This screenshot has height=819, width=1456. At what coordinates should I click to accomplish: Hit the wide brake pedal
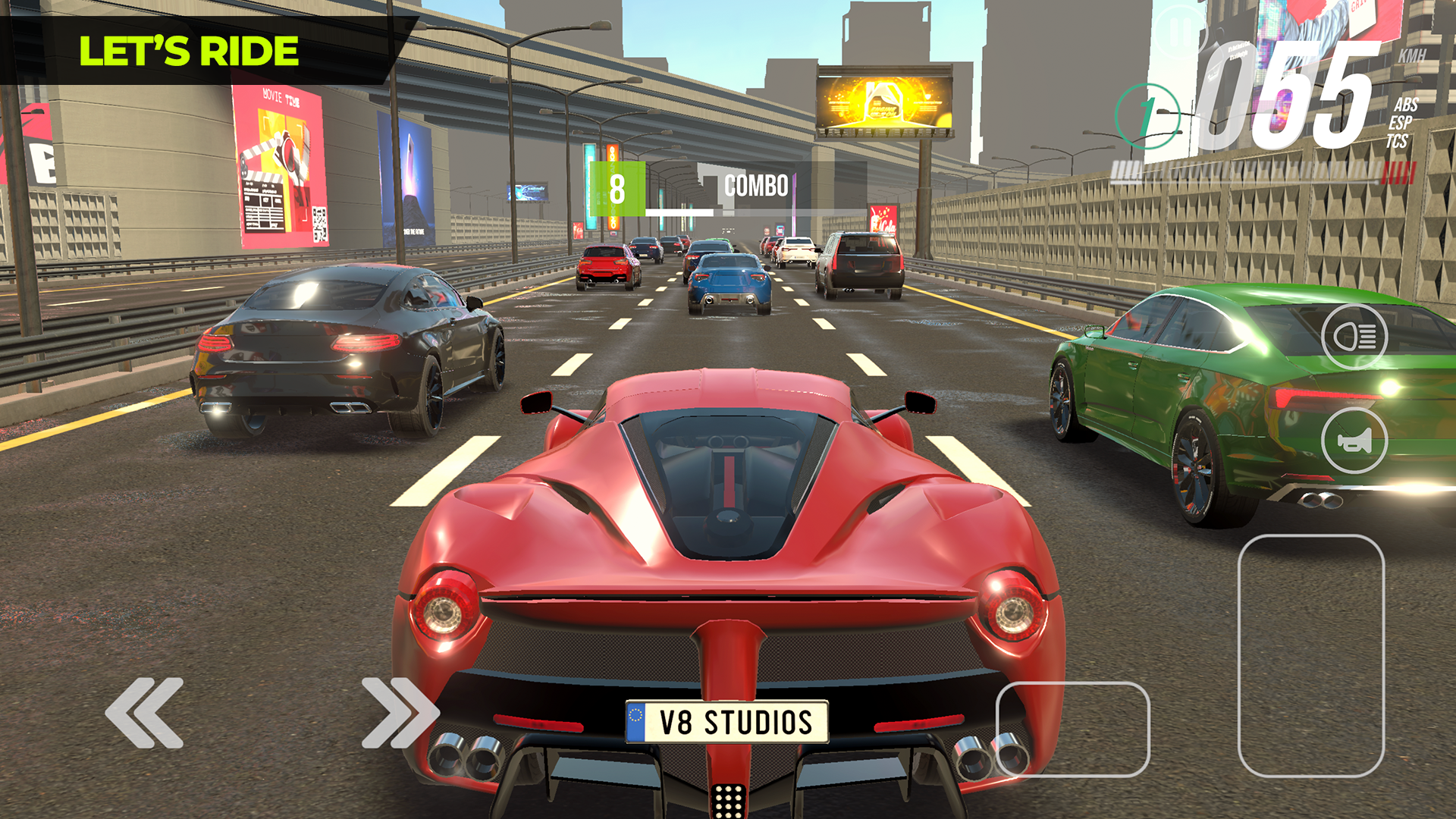click(x=1072, y=729)
